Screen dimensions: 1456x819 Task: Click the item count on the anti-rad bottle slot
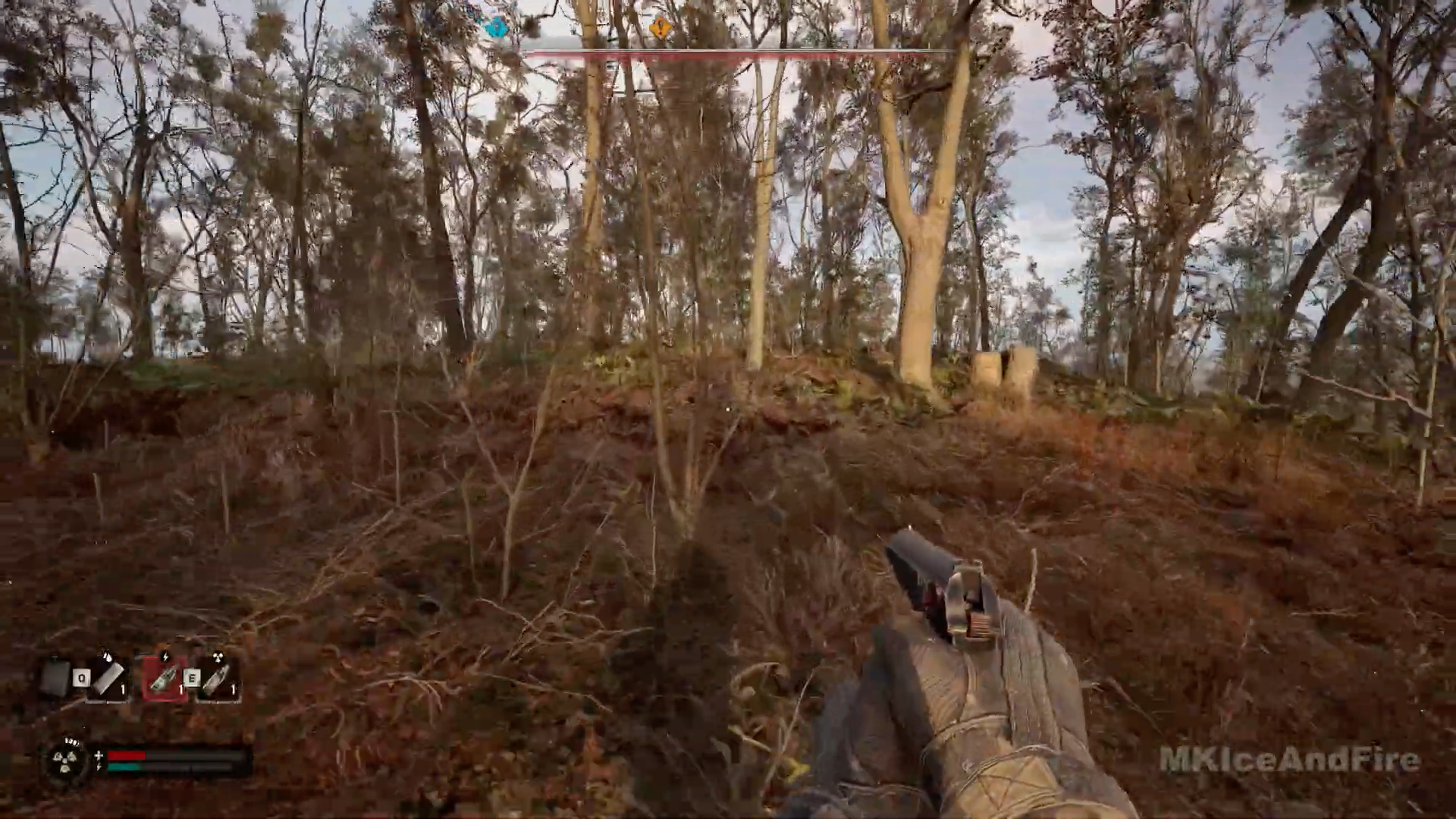[x=233, y=687]
